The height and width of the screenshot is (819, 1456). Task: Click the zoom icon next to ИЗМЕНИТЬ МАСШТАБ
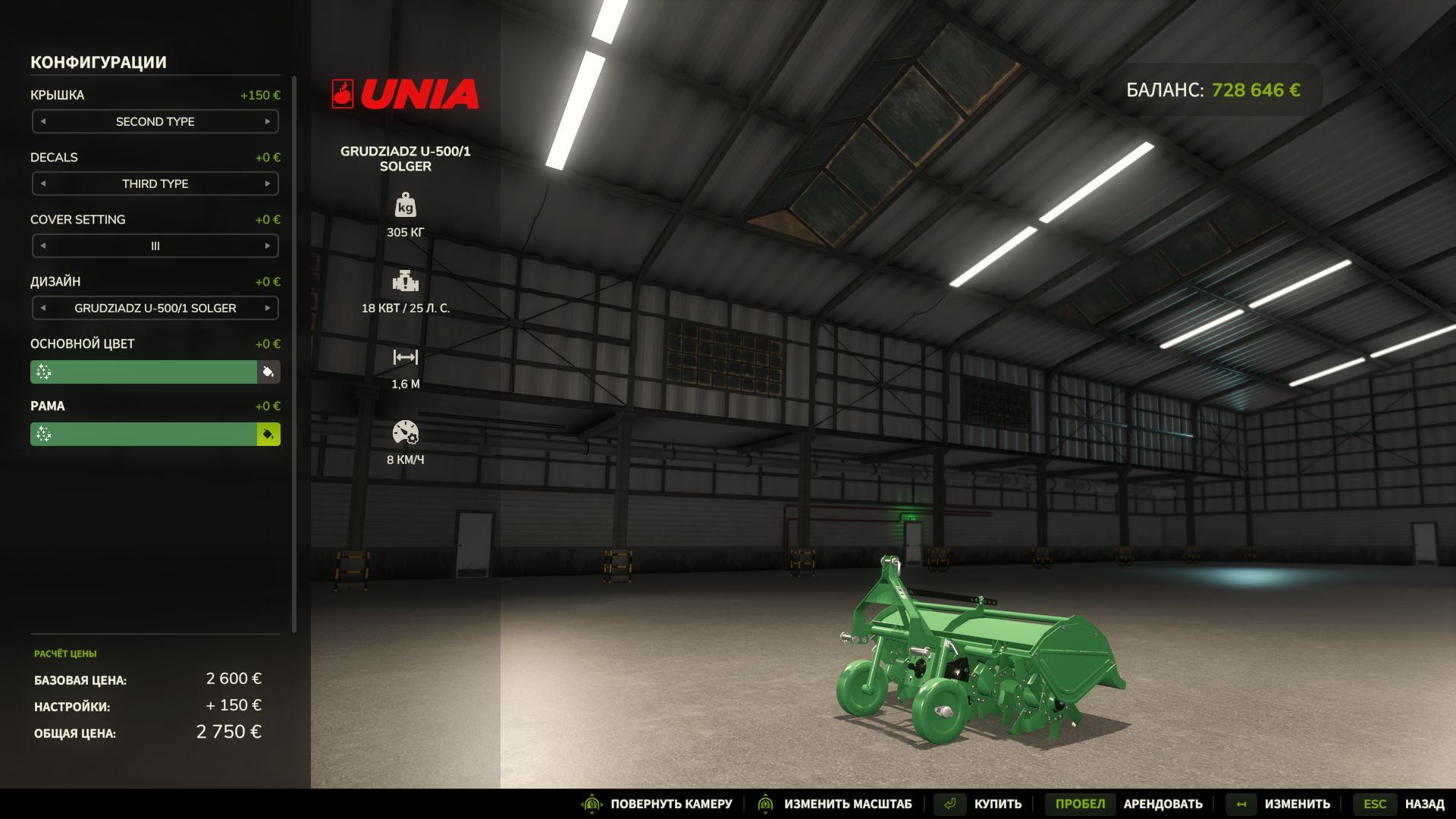[766, 804]
